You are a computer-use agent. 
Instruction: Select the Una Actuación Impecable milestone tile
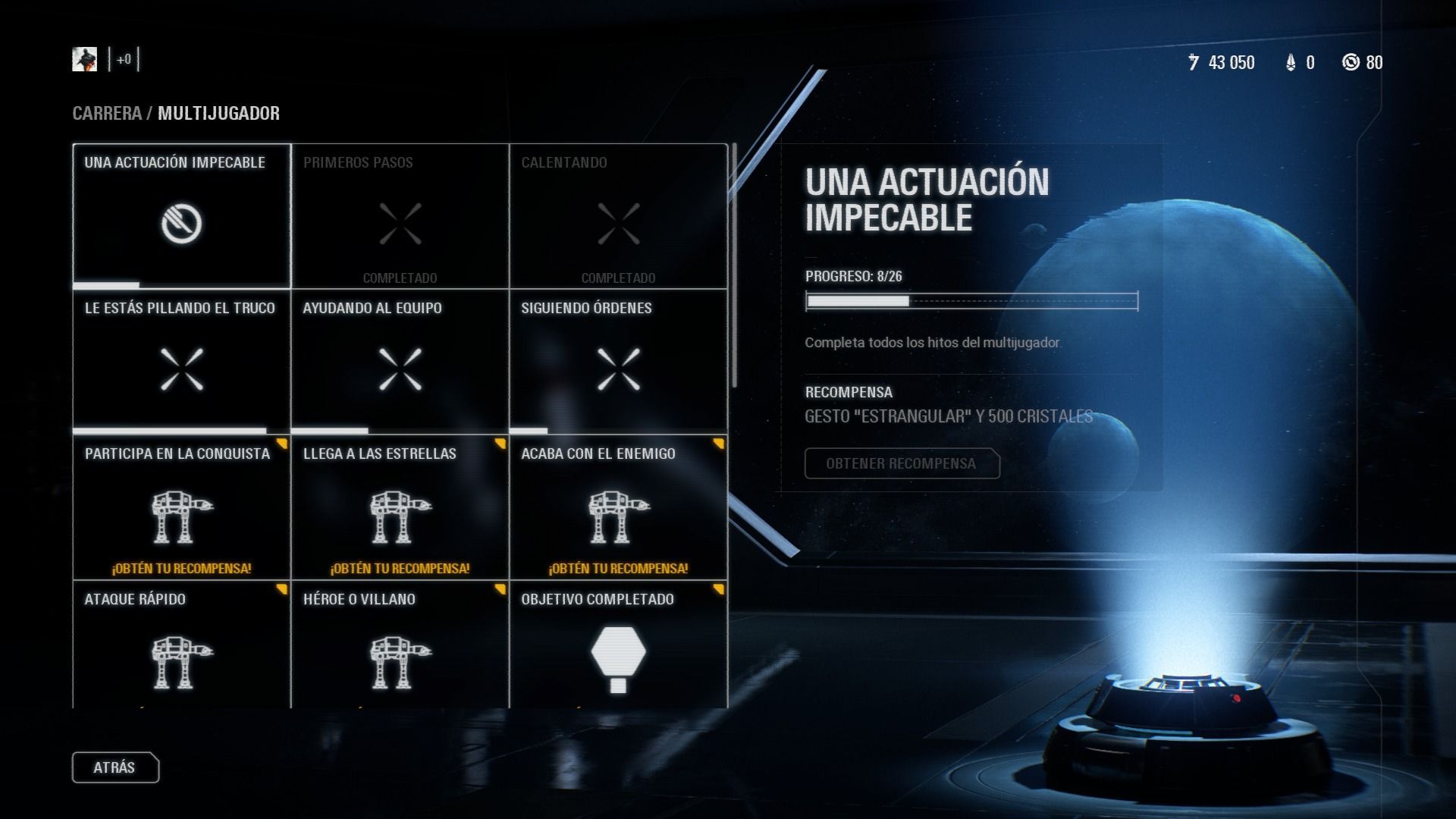pos(182,217)
